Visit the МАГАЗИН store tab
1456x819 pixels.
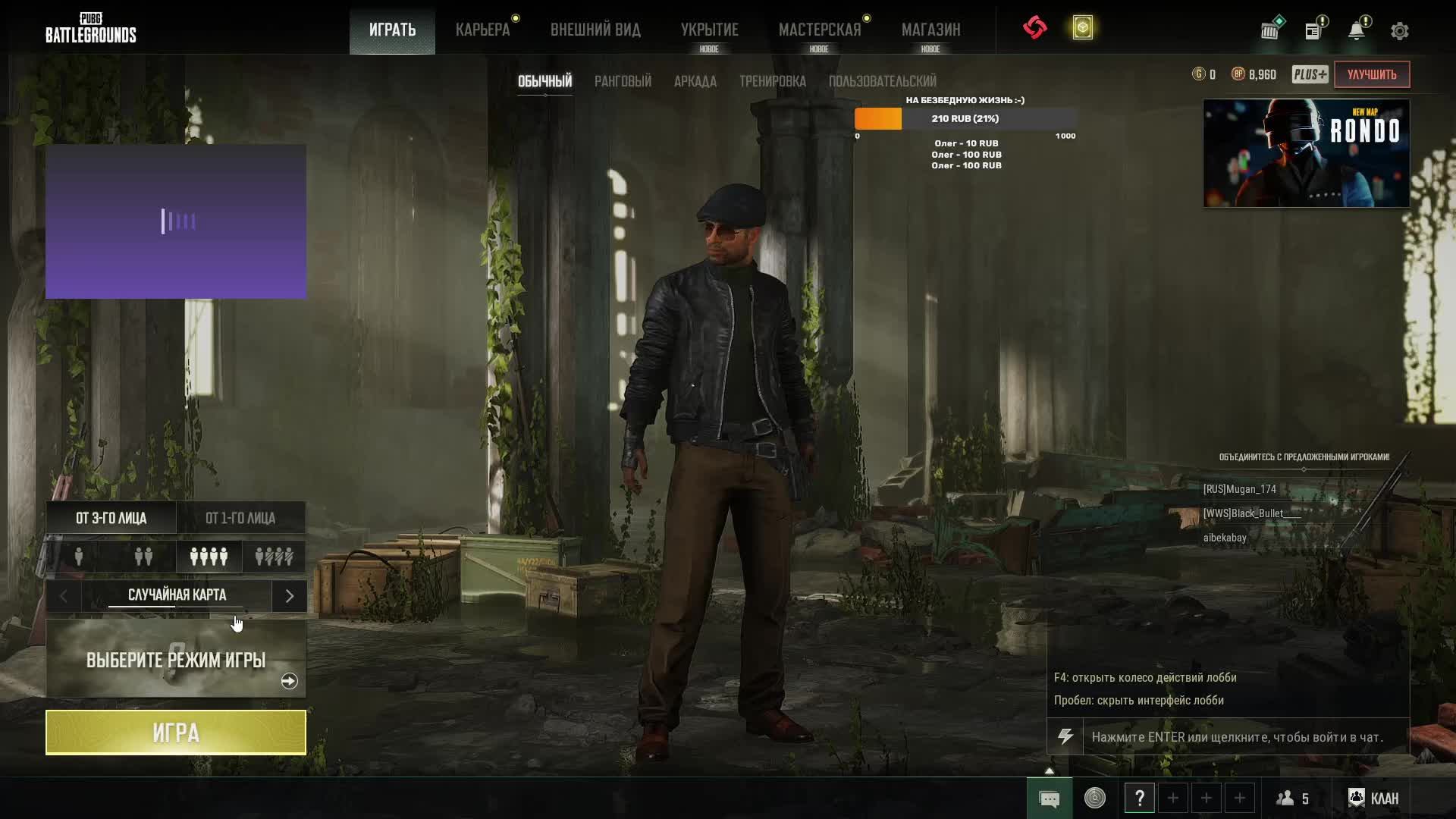930,30
